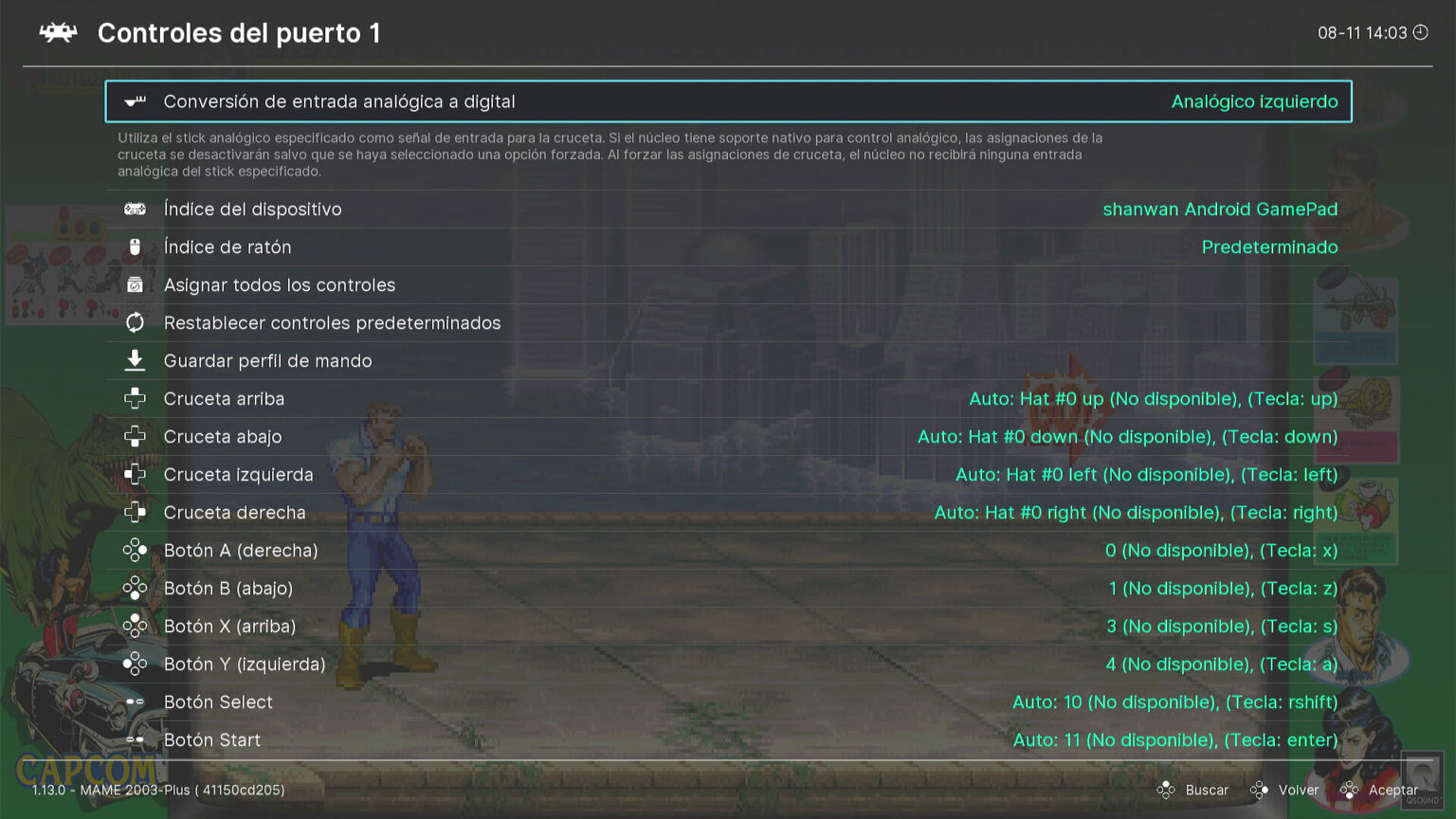The height and width of the screenshot is (819, 1456).
Task: Click the clock icon beside the time display
Action: (x=1419, y=31)
